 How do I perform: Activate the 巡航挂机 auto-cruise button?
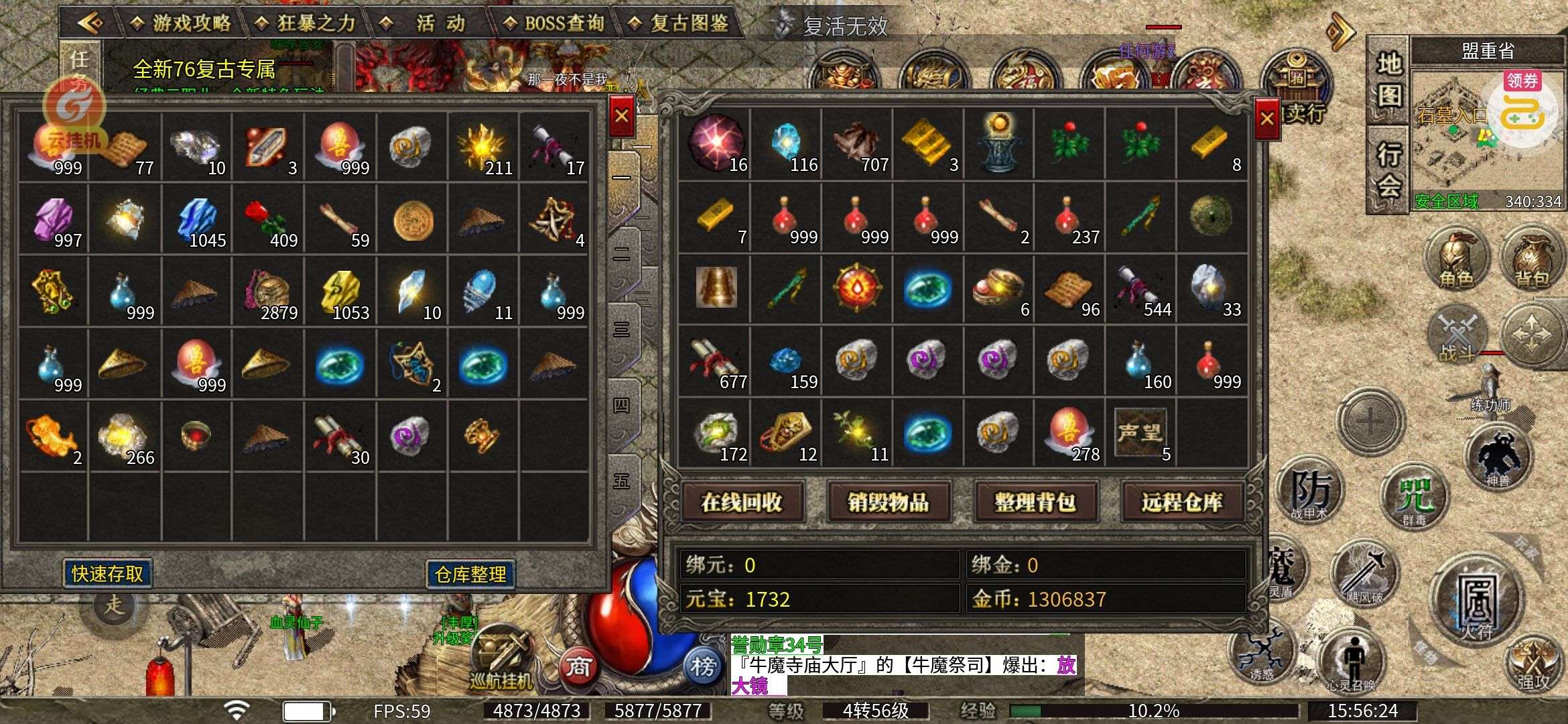point(501,660)
